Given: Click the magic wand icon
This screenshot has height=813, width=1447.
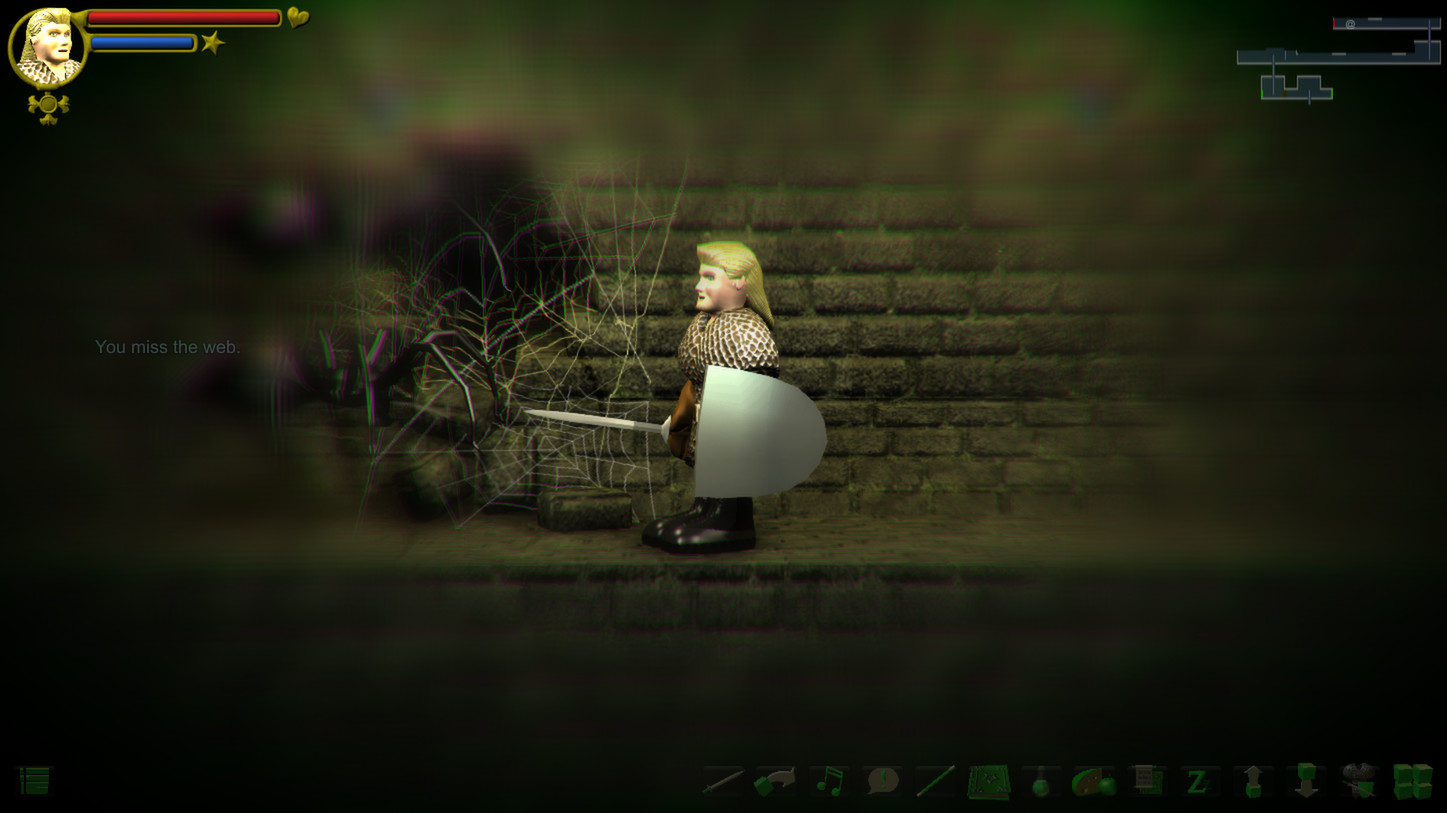Looking at the screenshot, I should click(935, 781).
